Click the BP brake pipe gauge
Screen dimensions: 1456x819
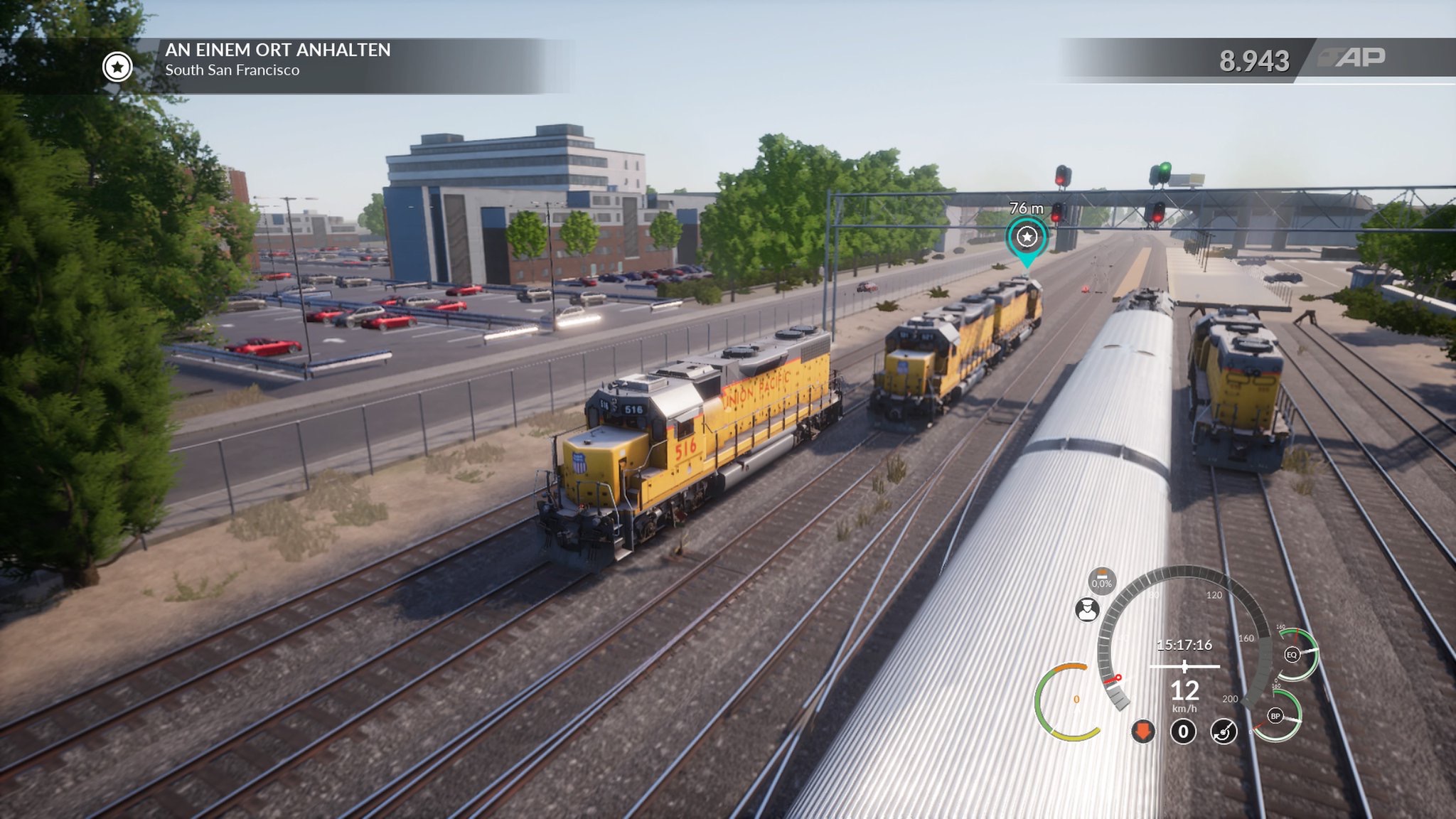coord(1275,716)
